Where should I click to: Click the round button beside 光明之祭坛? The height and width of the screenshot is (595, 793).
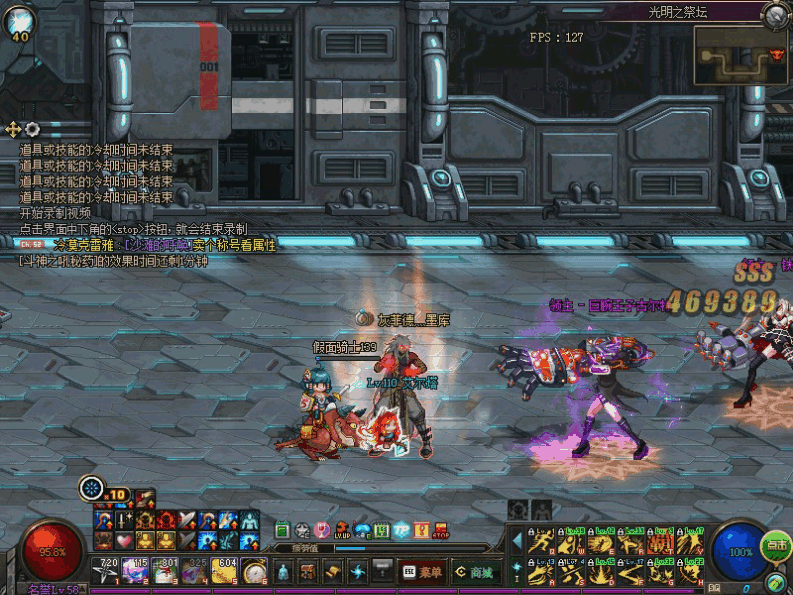tap(775, 14)
